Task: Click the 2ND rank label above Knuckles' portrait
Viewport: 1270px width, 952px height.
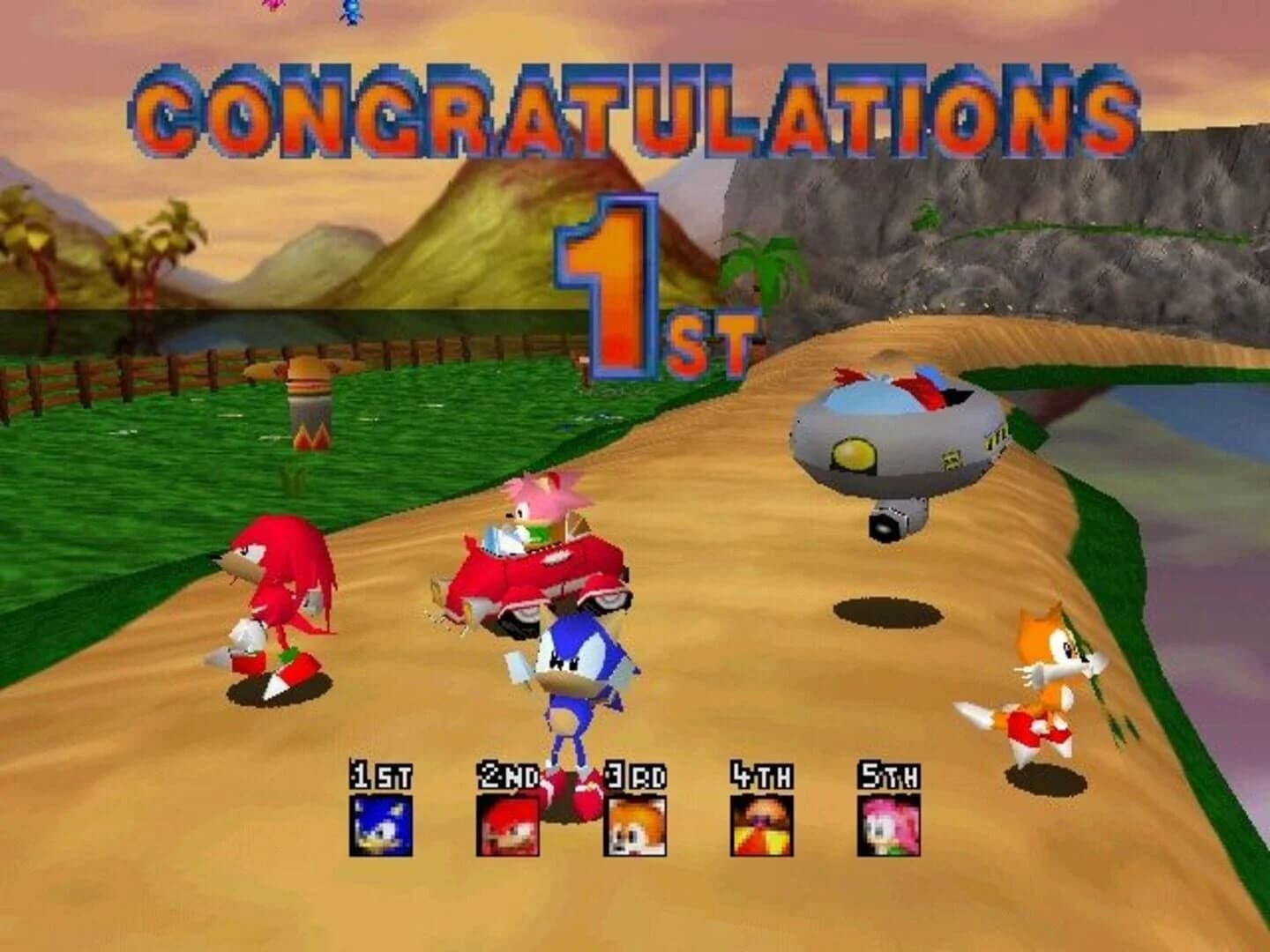Action: click(x=507, y=774)
